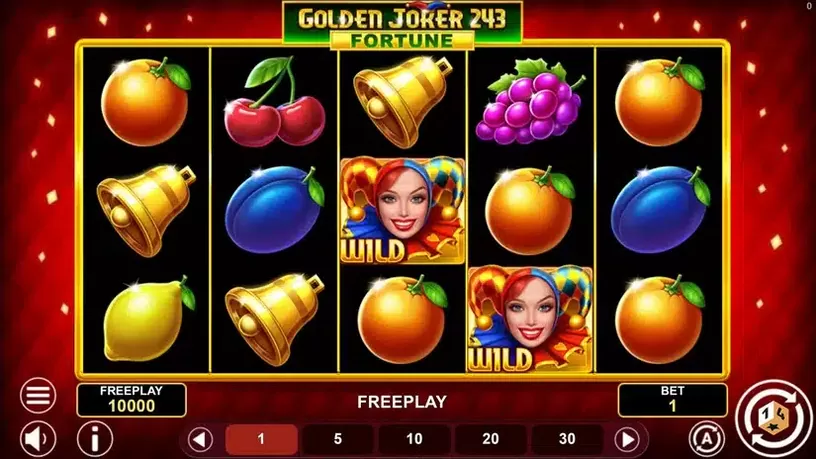Select bet value 1
Viewport: 816px width, 459px height.
tap(261, 438)
